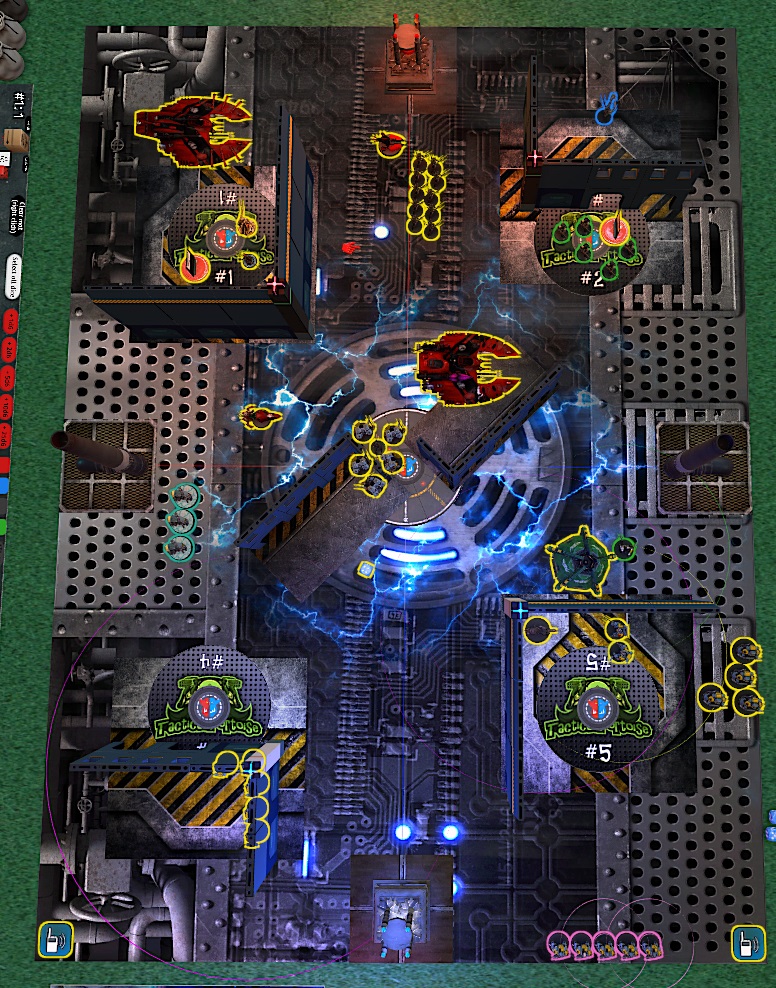776x988 pixels.
Task: Add five dice with +5d6
Action: [x=11, y=378]
